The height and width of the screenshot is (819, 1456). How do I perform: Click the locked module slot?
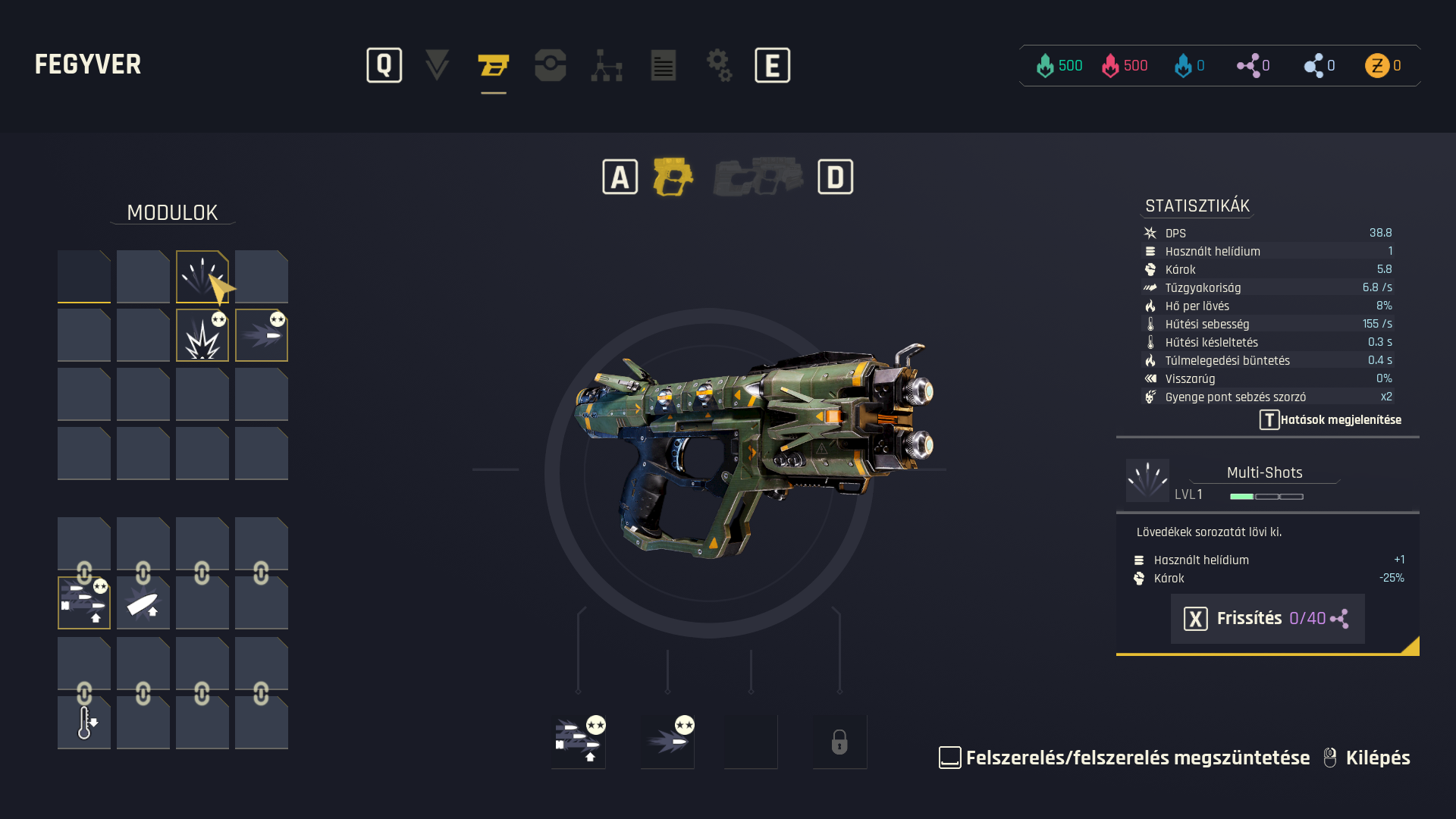pos(839,741)
